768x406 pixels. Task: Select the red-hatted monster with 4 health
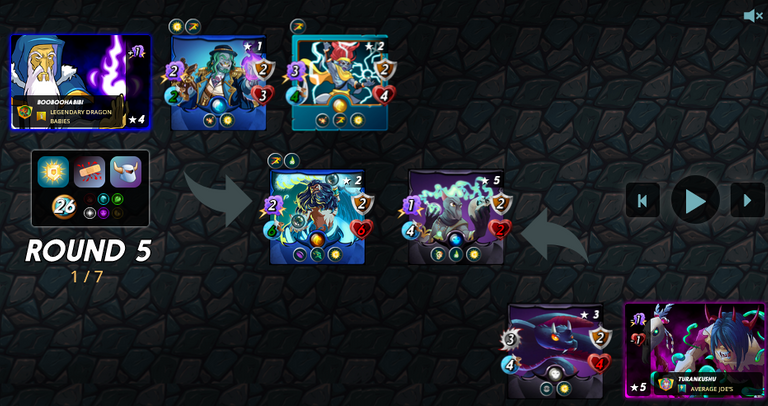[x=340, y=82]
